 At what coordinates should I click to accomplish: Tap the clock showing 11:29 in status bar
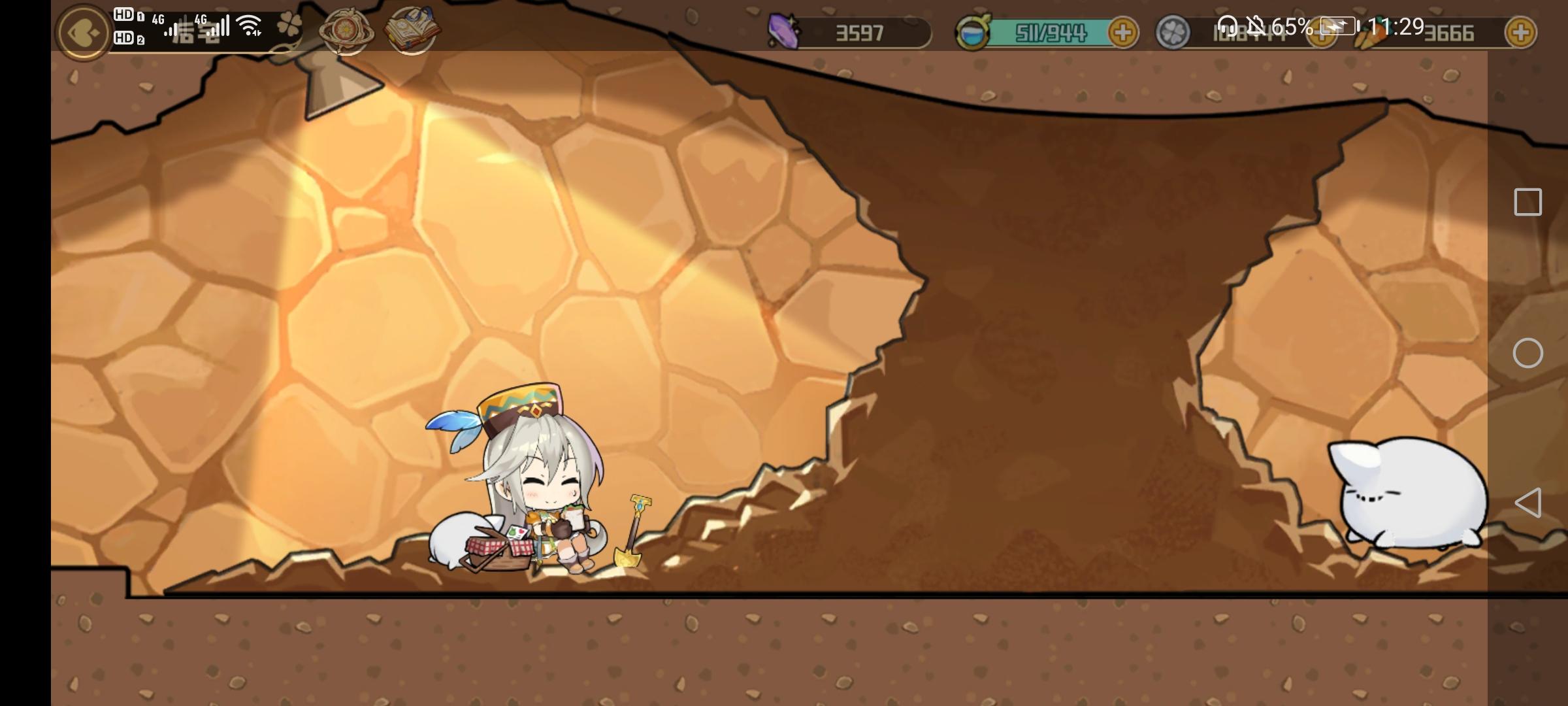click(1395, 27)
